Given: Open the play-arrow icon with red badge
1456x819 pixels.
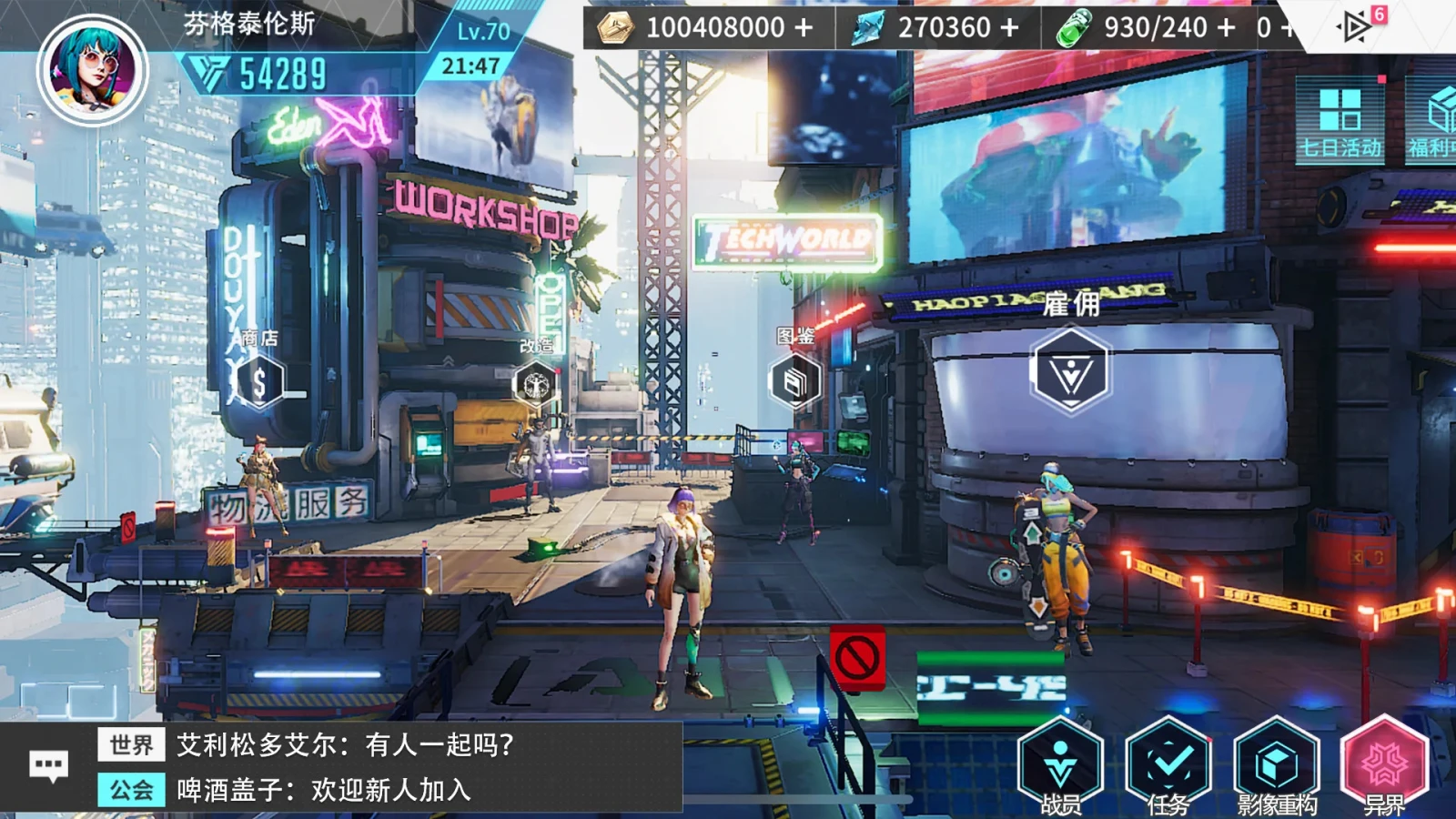Looking at the screenshot, I should tap(1356, 26).
